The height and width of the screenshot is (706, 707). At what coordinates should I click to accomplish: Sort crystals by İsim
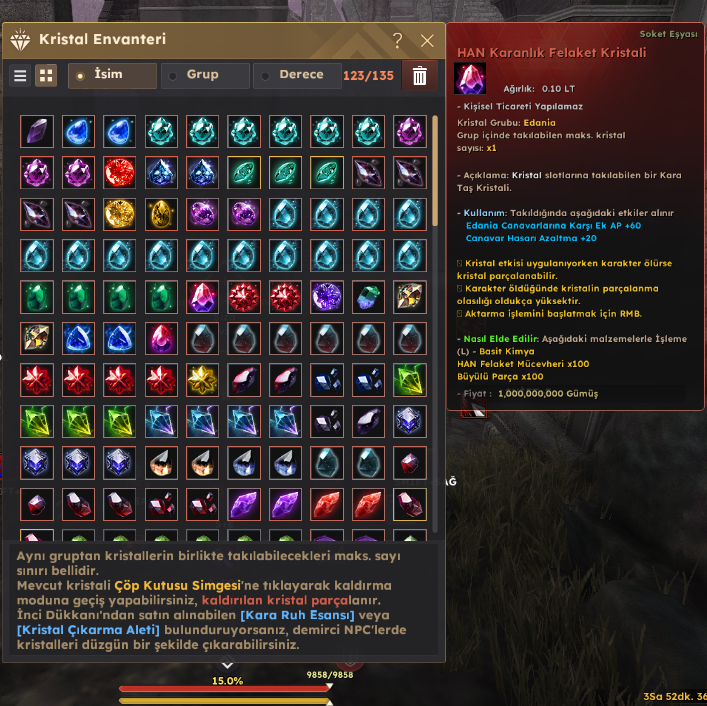pyautogui.click(x=112, y=76)
